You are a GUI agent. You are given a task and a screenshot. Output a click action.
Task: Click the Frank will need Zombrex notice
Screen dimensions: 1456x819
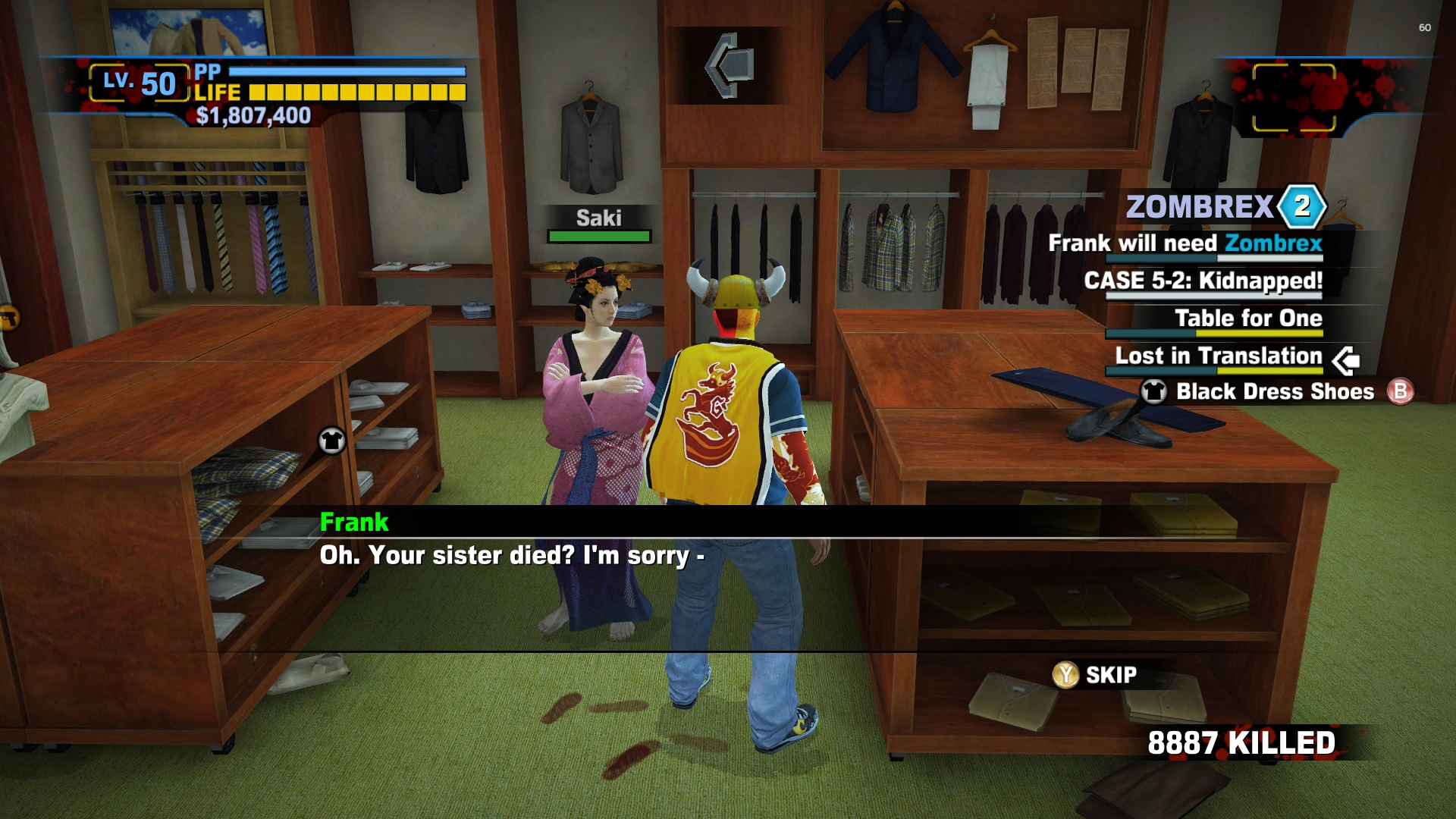coord(1185,243)
